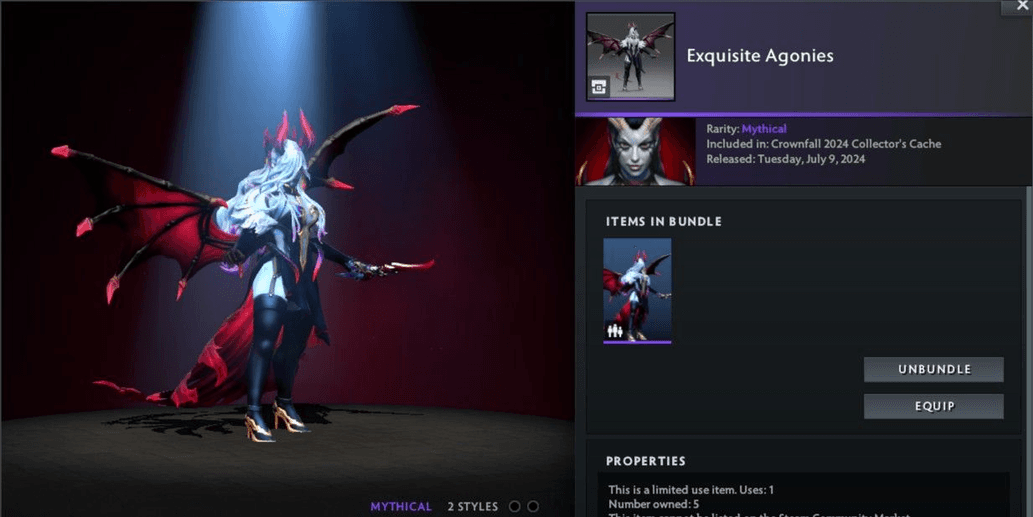This screenshot has height=517, width=1033.
Task: Select the bundle item thumbnail under Items in Bundle
Action: [x=637, y=290]
